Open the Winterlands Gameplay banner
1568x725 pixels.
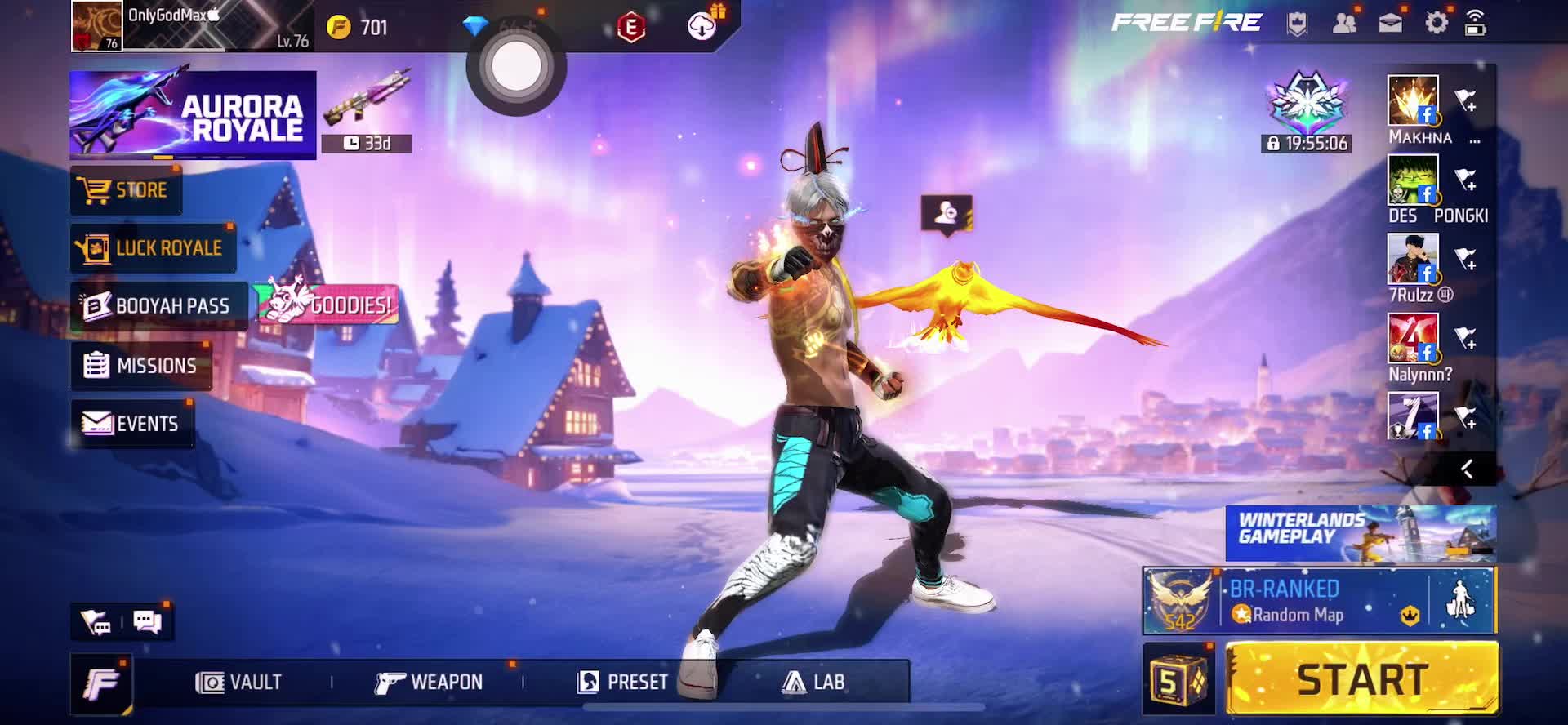coord(1361,533)
